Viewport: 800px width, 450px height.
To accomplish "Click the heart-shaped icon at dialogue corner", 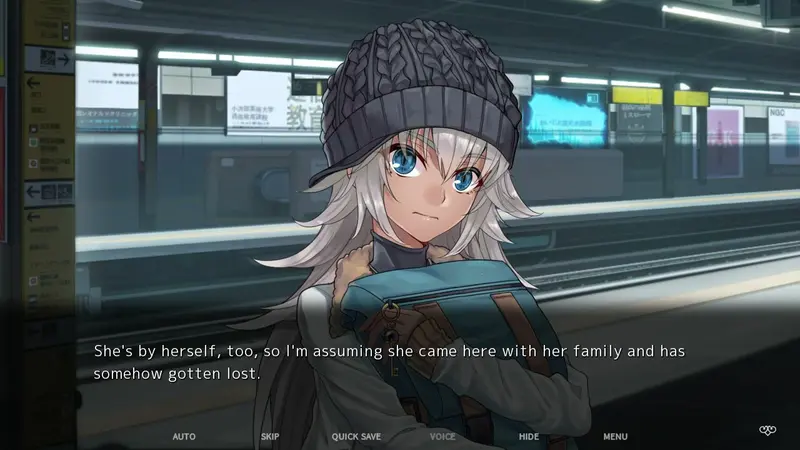I will pos(767,430).
